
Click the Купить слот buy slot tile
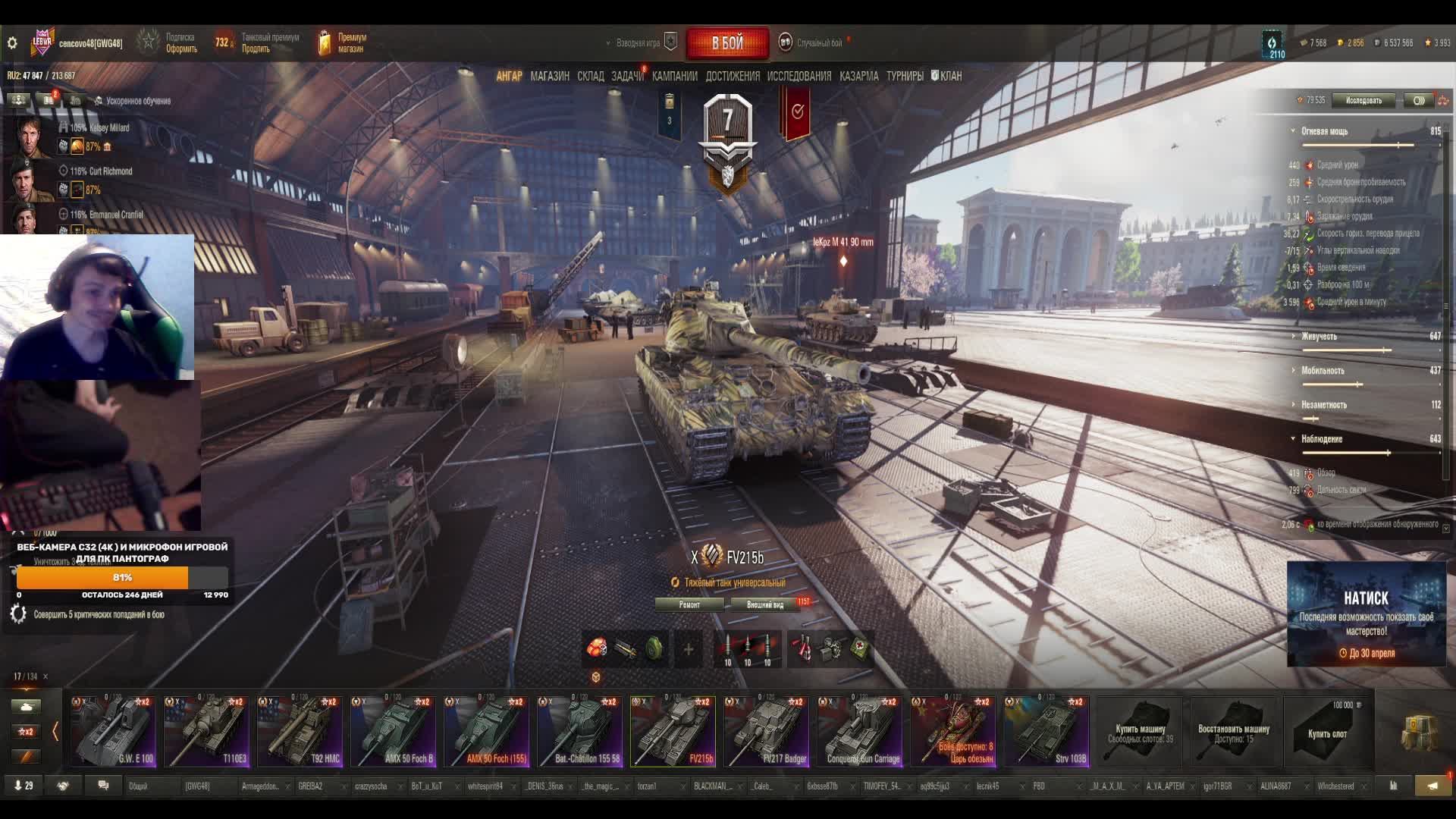point(1327,732)
